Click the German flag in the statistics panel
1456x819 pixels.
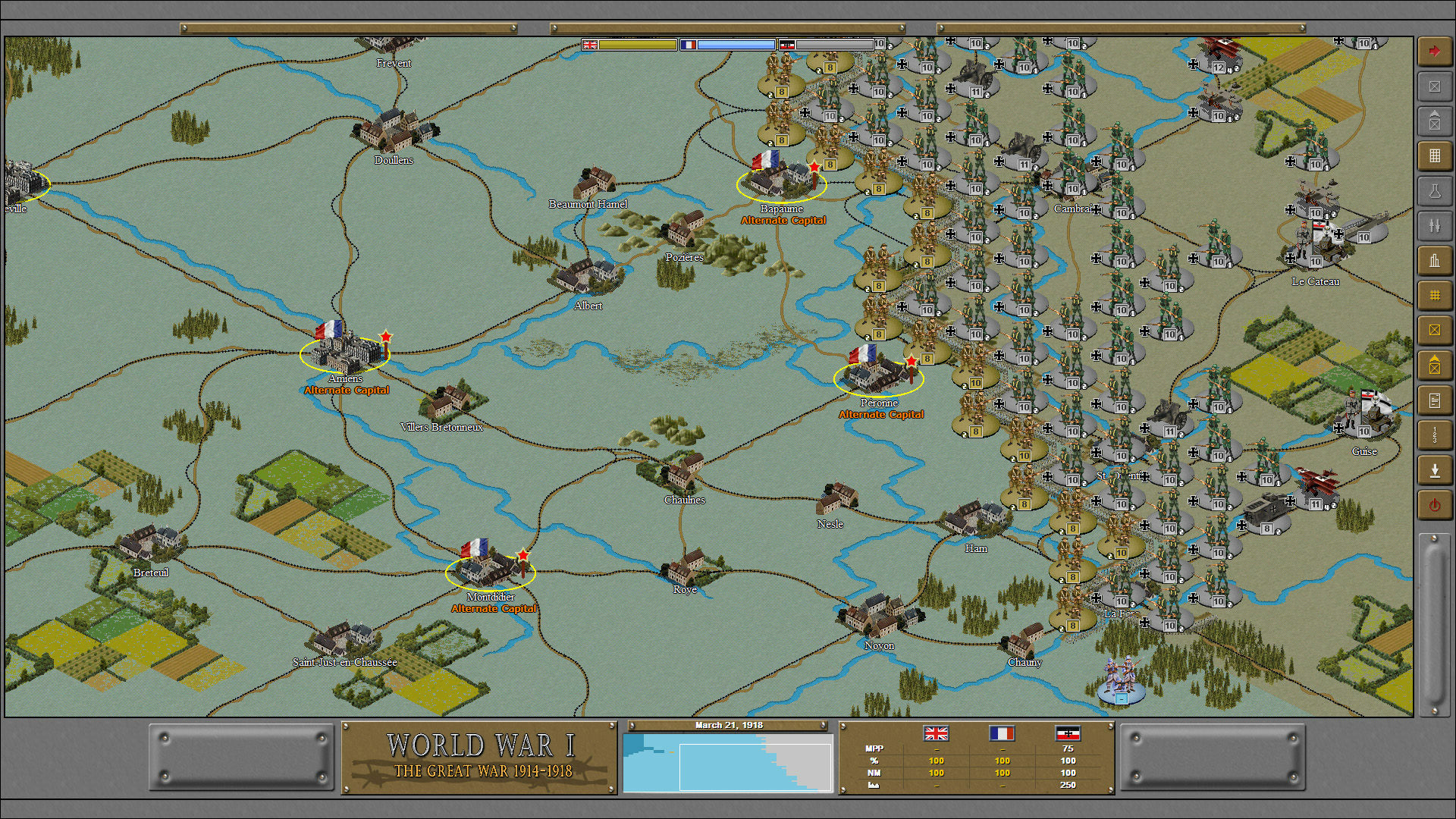[1068, 734]
